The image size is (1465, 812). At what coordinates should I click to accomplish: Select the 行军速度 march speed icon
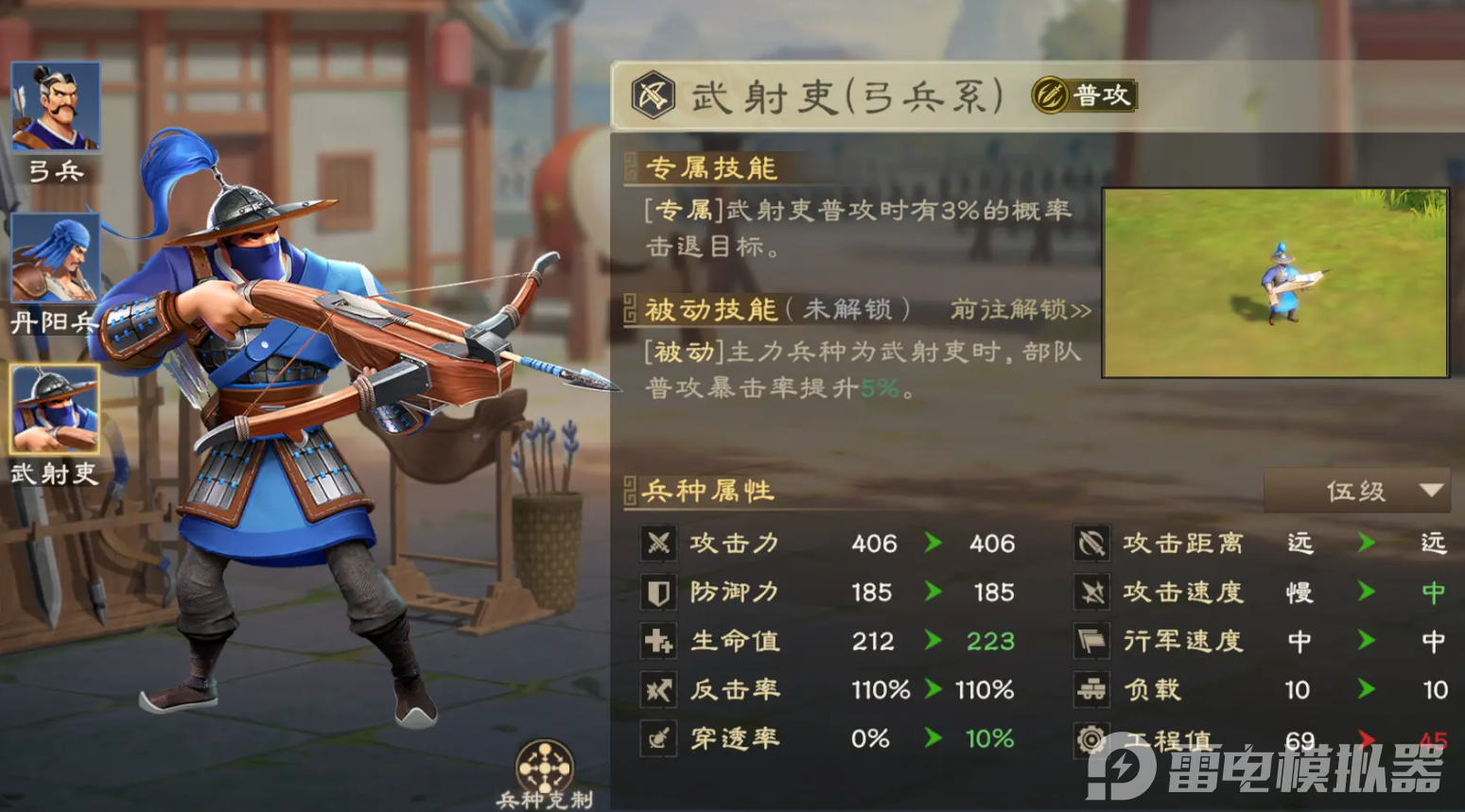(x=1092, y=641)
